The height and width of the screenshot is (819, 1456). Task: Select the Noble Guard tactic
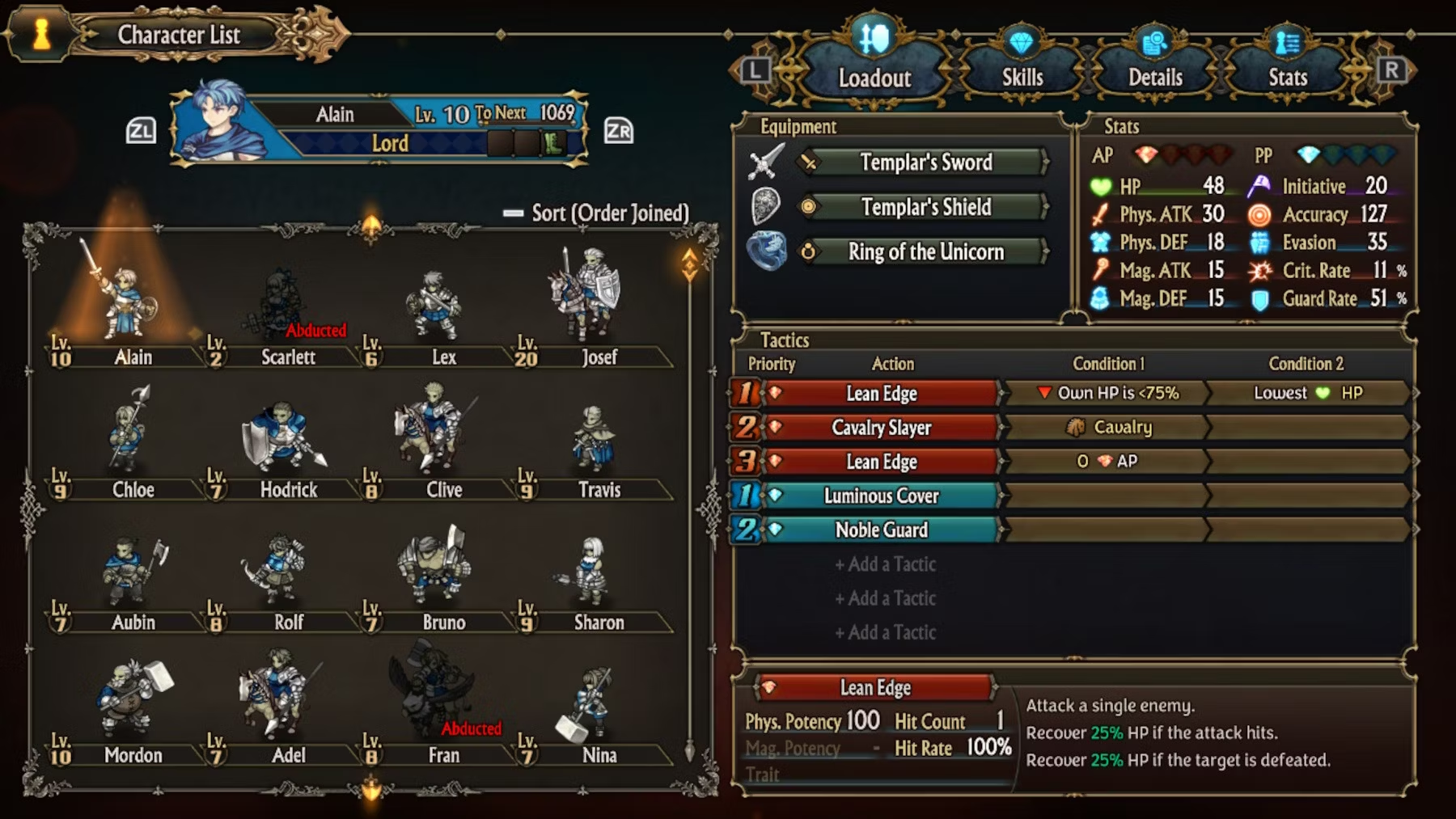(881, 530)
